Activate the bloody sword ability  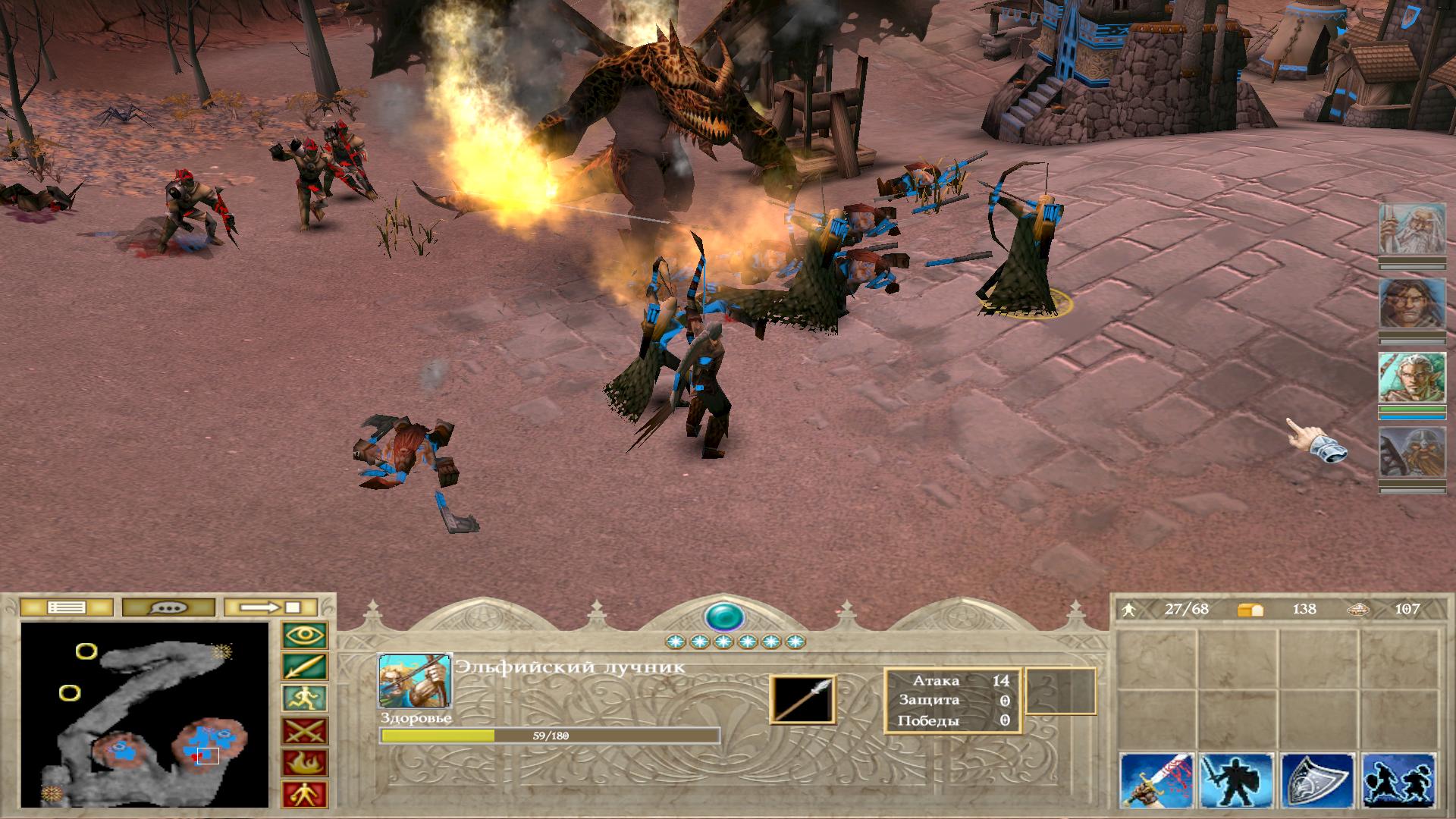1157,780
